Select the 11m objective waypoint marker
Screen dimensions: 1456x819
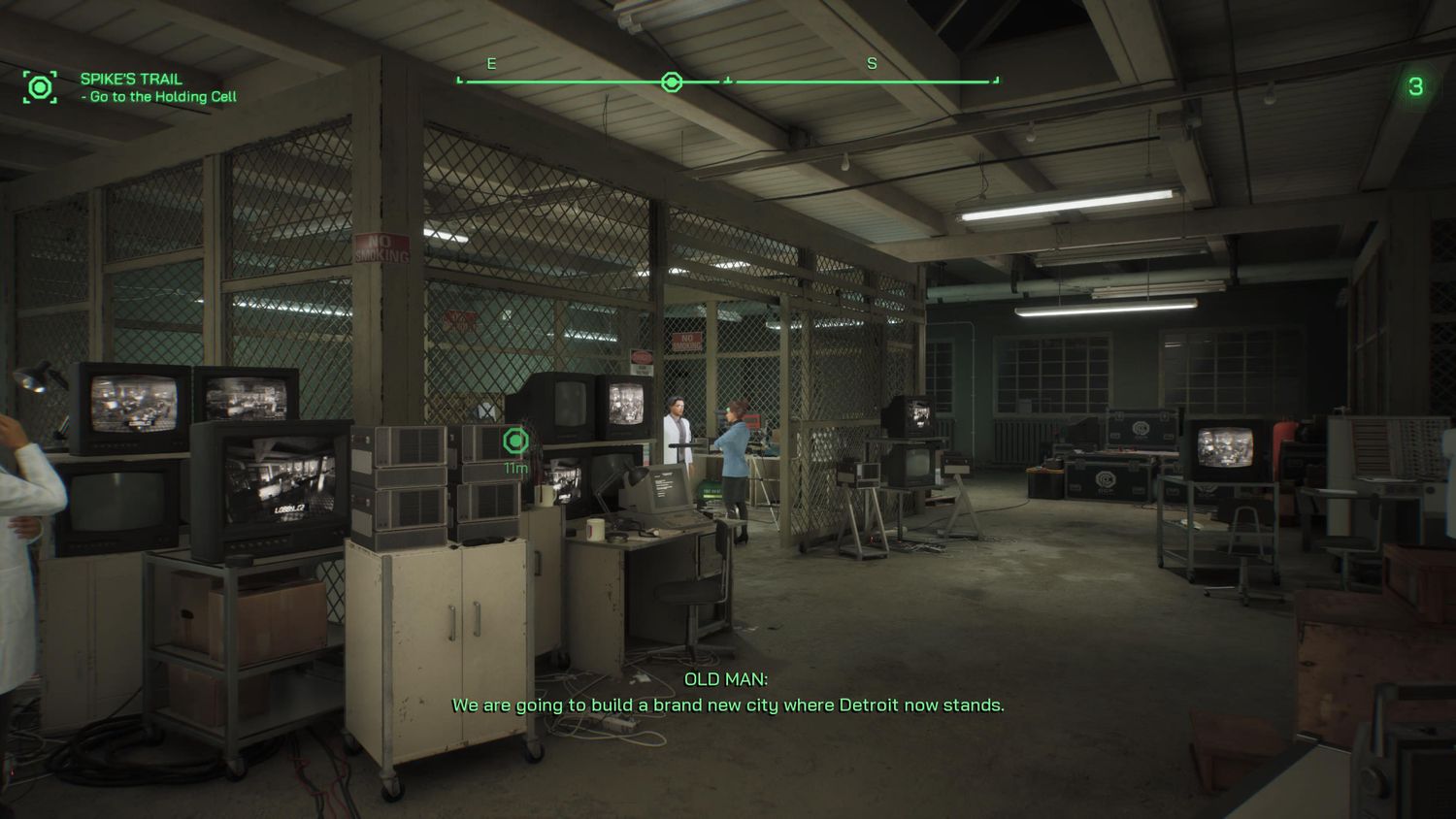point(516,442)
